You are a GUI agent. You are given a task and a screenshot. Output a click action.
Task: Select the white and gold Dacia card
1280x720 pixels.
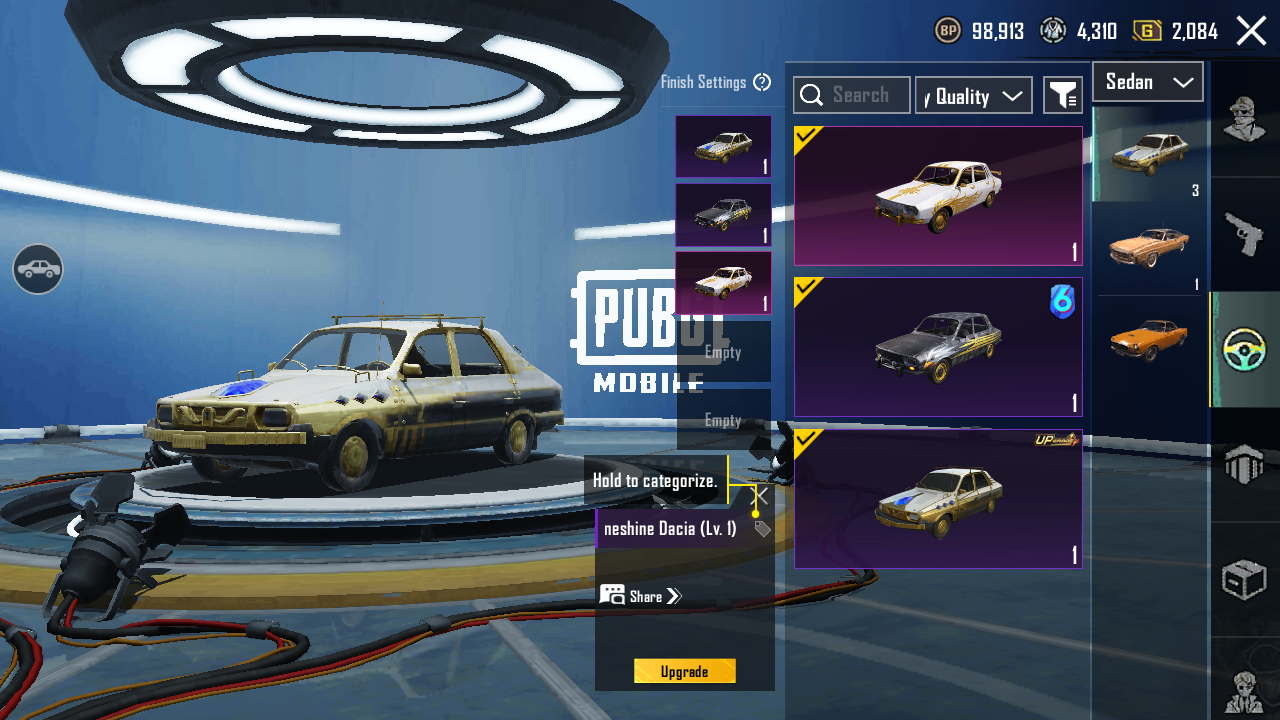click(938, 196)
